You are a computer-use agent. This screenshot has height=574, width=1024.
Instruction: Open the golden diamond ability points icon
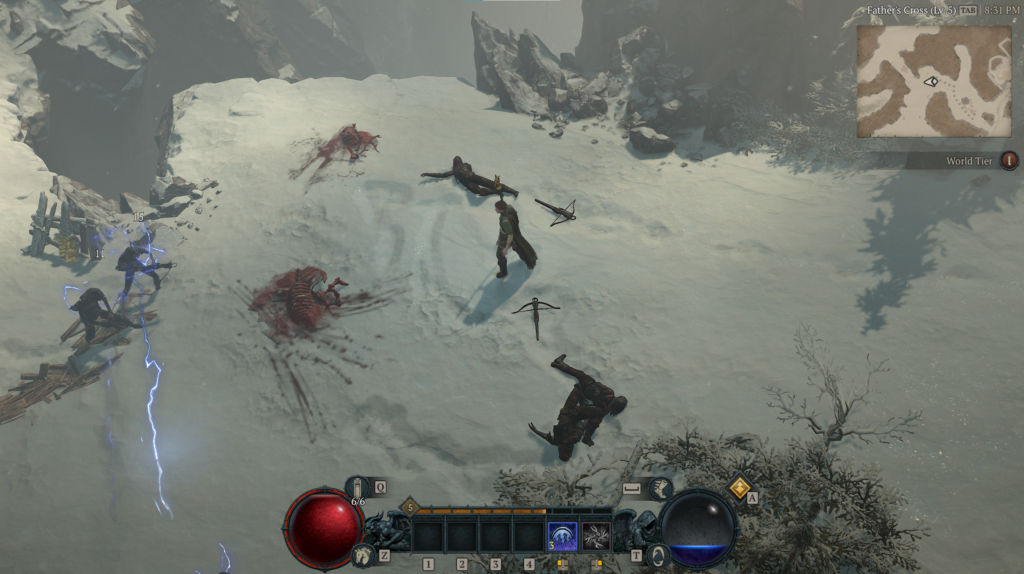pos(740,487)
